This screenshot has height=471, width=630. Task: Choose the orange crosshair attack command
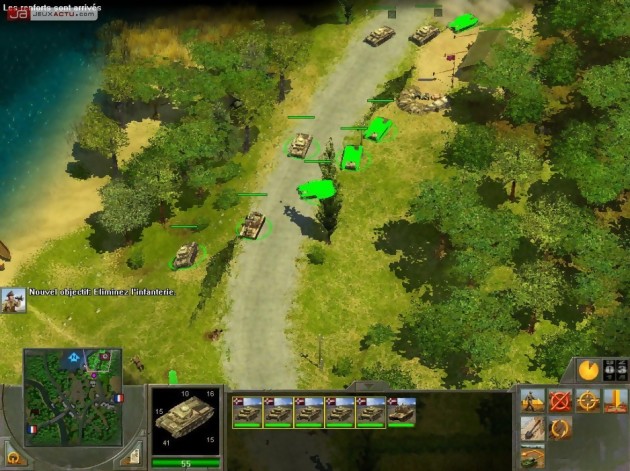point(588,401)
